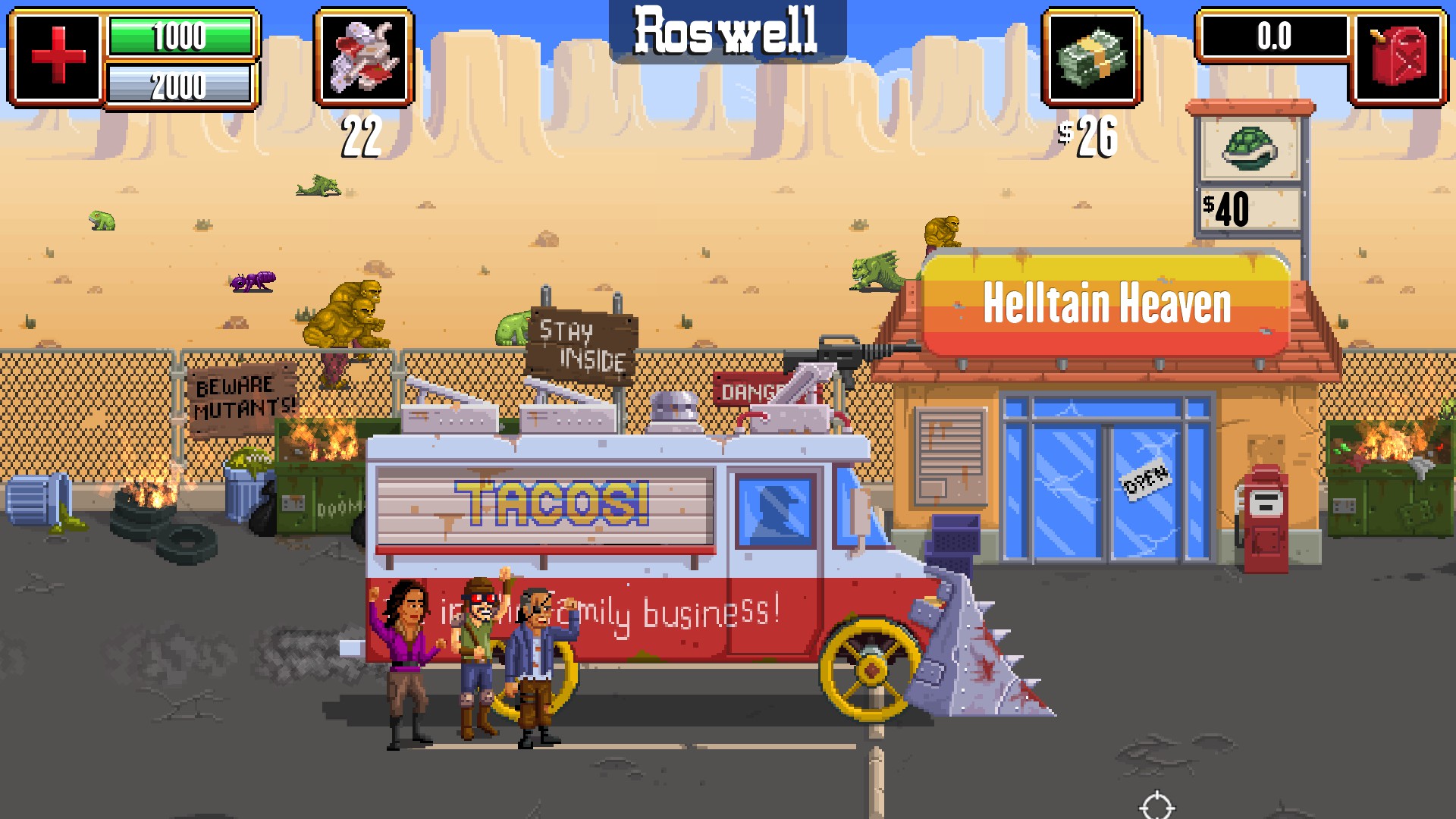Open the cash bundle money icon

point(1091,56)
